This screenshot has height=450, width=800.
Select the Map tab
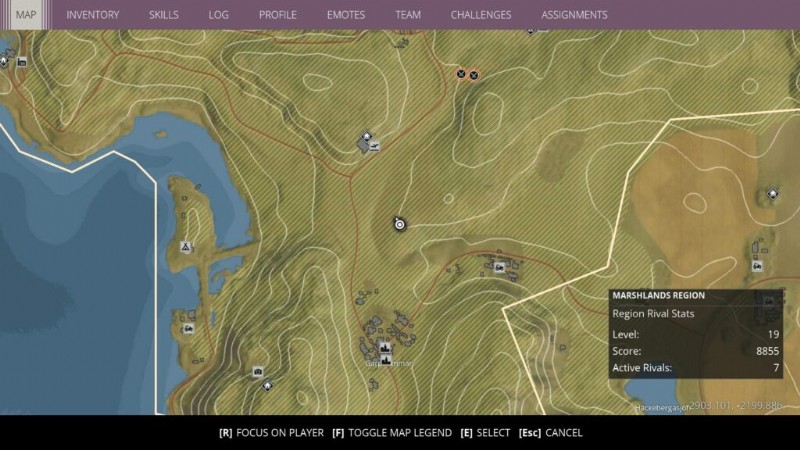pos(26,15)
